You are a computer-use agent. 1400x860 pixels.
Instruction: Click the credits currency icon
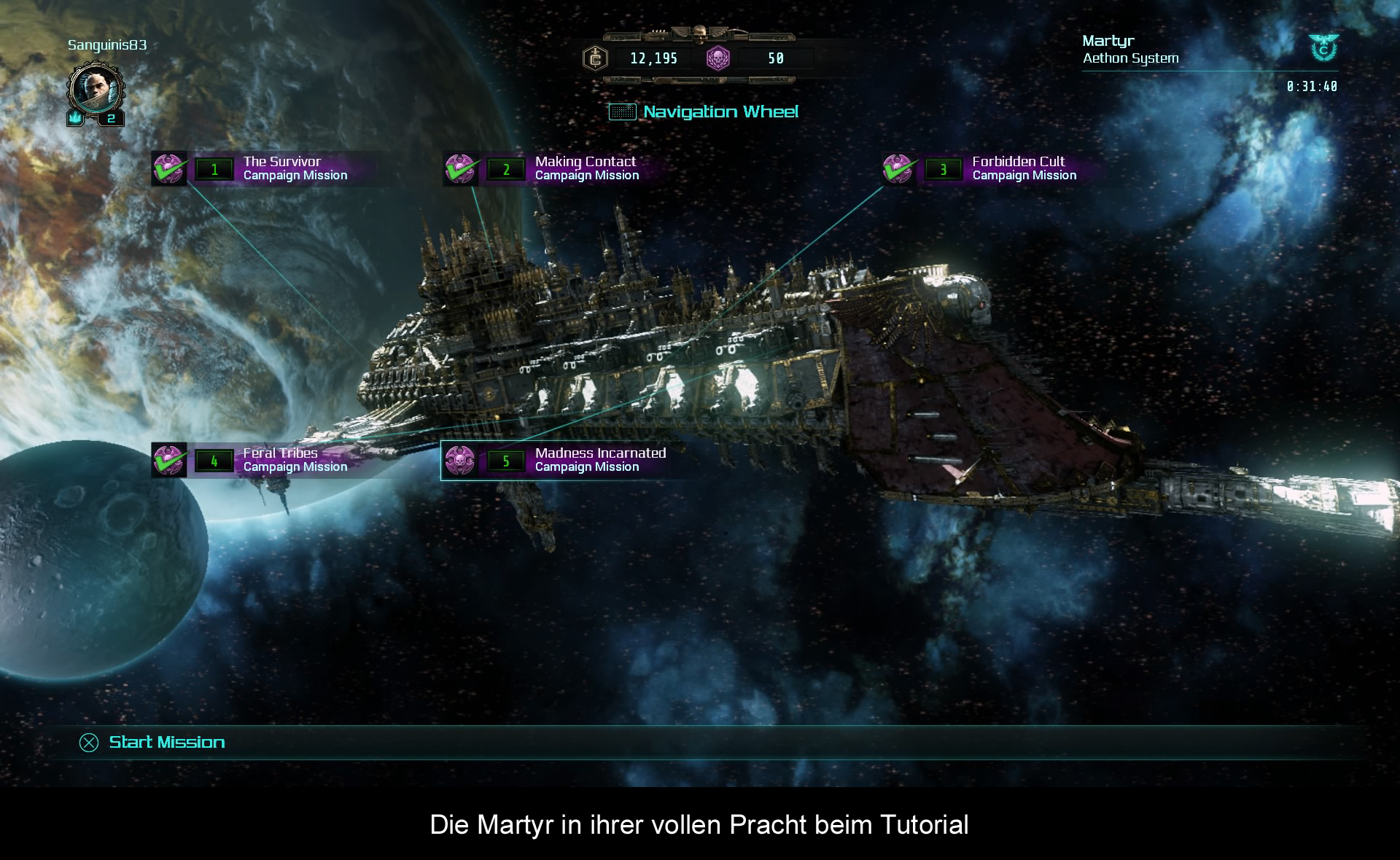click(x=596, y=58)
